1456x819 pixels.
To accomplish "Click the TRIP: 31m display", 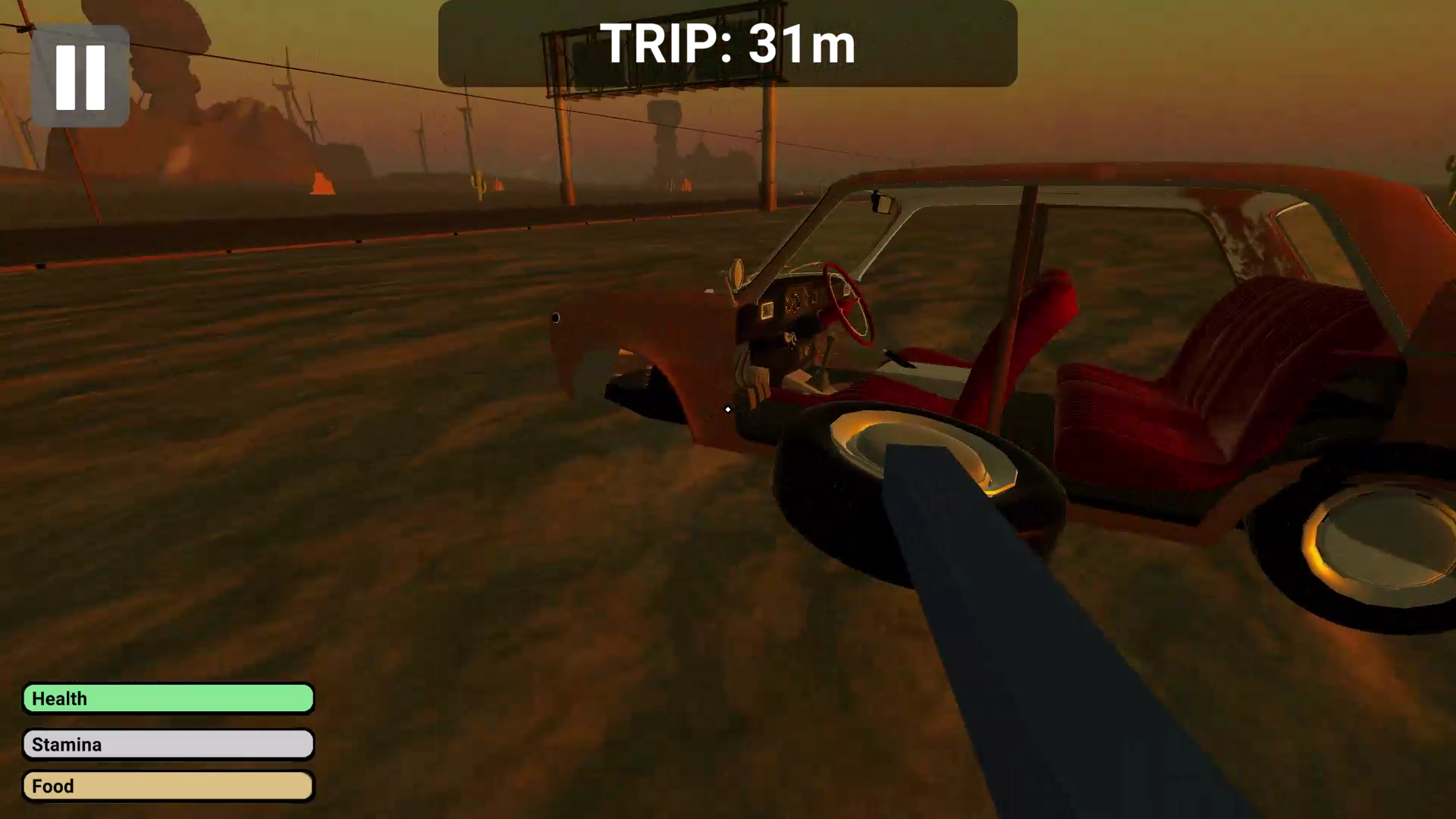I will pyautogui.click(x=726, y=45).
